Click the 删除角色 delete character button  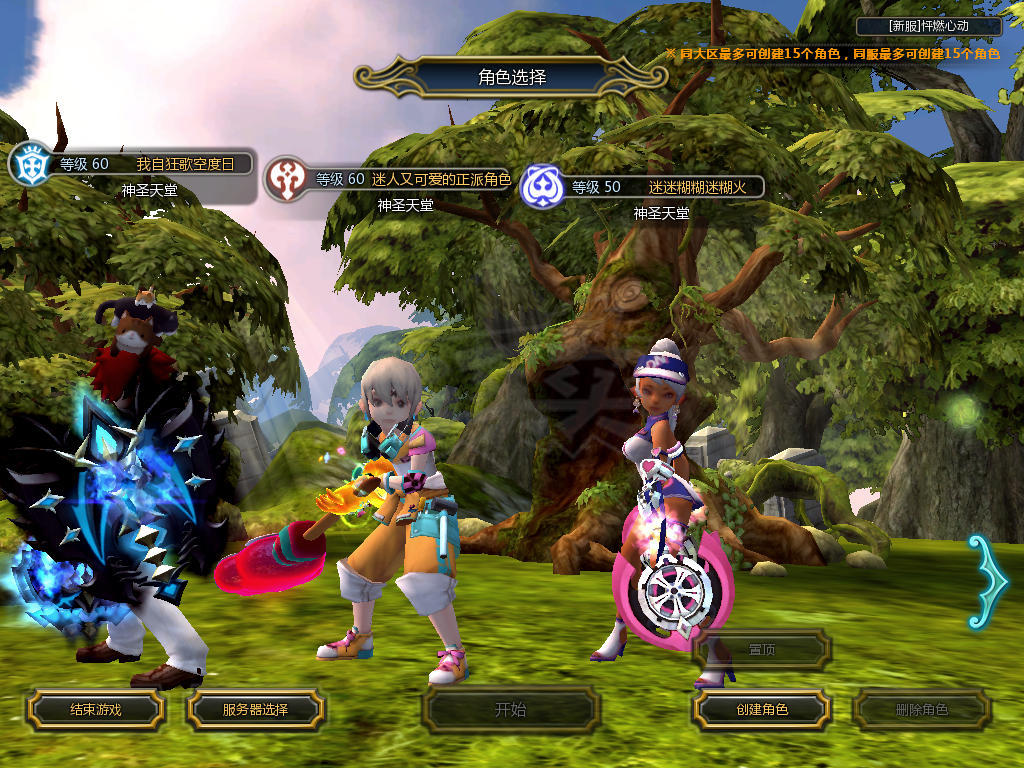coord(921,710)
